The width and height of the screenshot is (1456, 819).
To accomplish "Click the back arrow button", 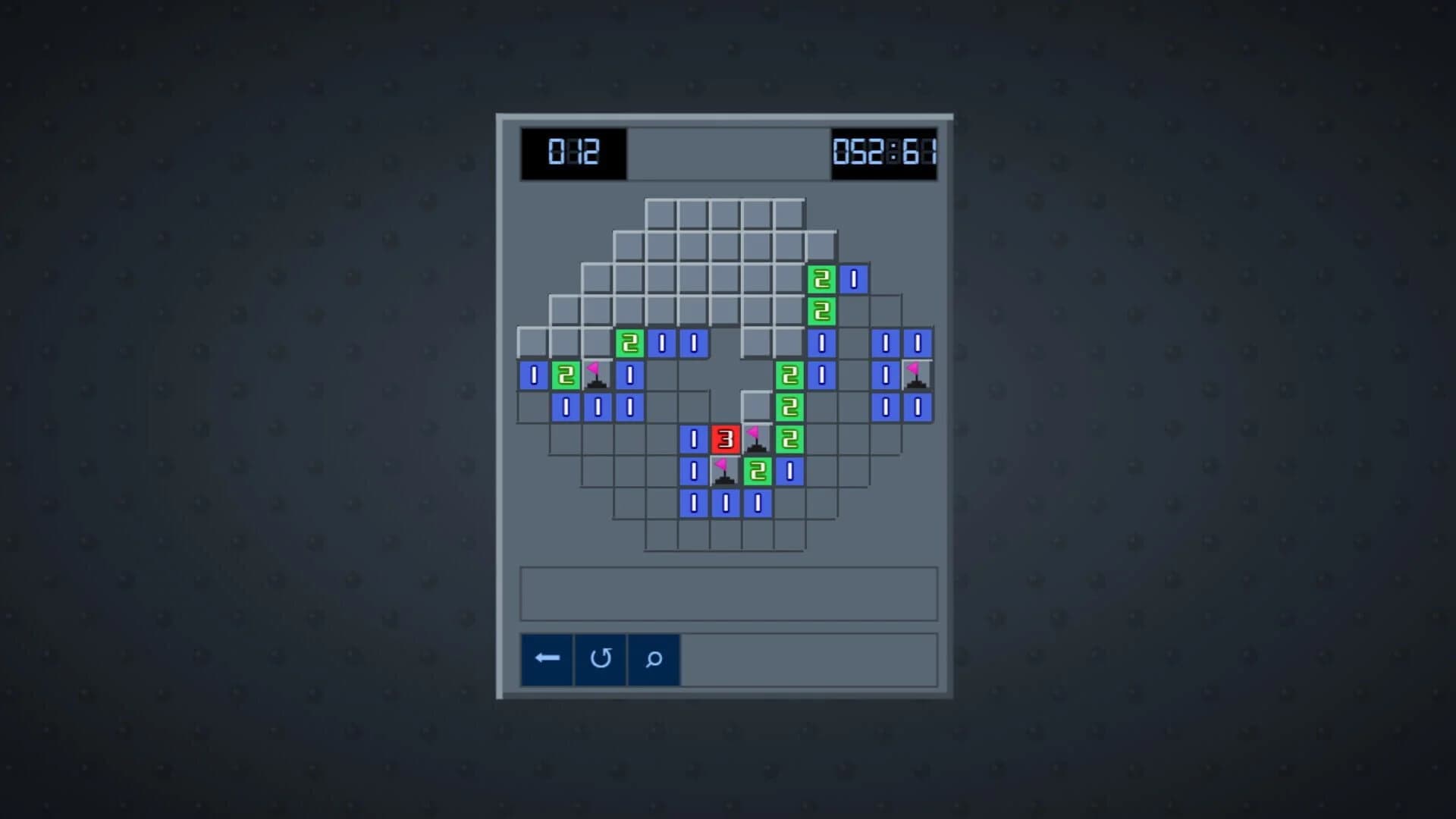I will 546,659.
